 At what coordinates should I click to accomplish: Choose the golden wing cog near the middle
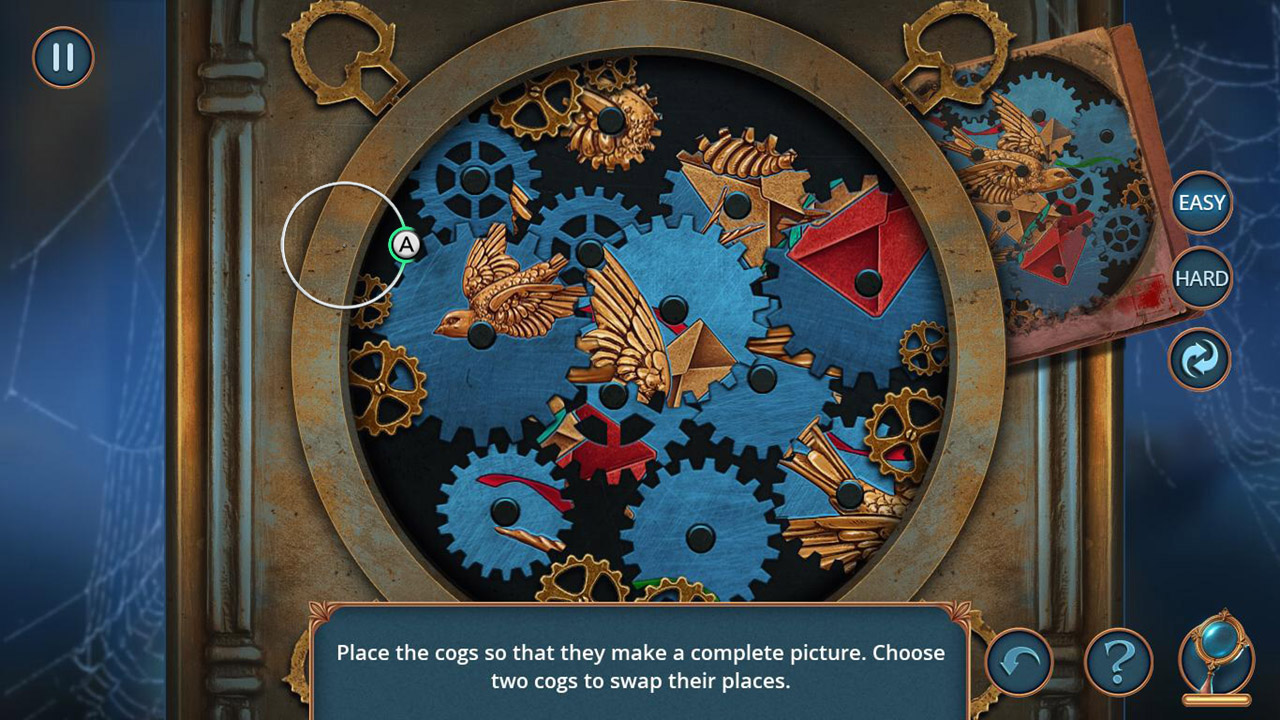(640, 345)
